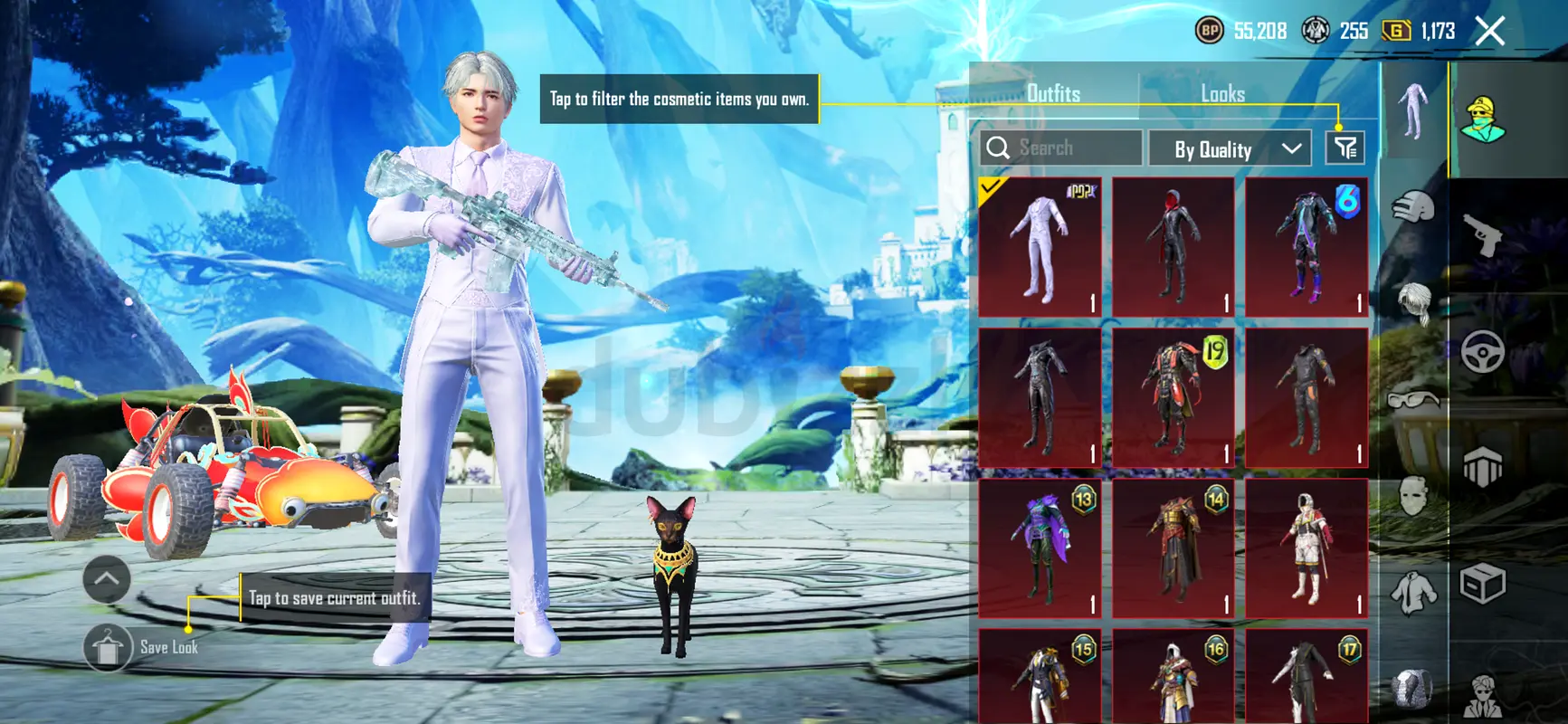This screenshot has height=724, width=1568.
Task: Open the face mask category
Action: [x=1413, y=496]
